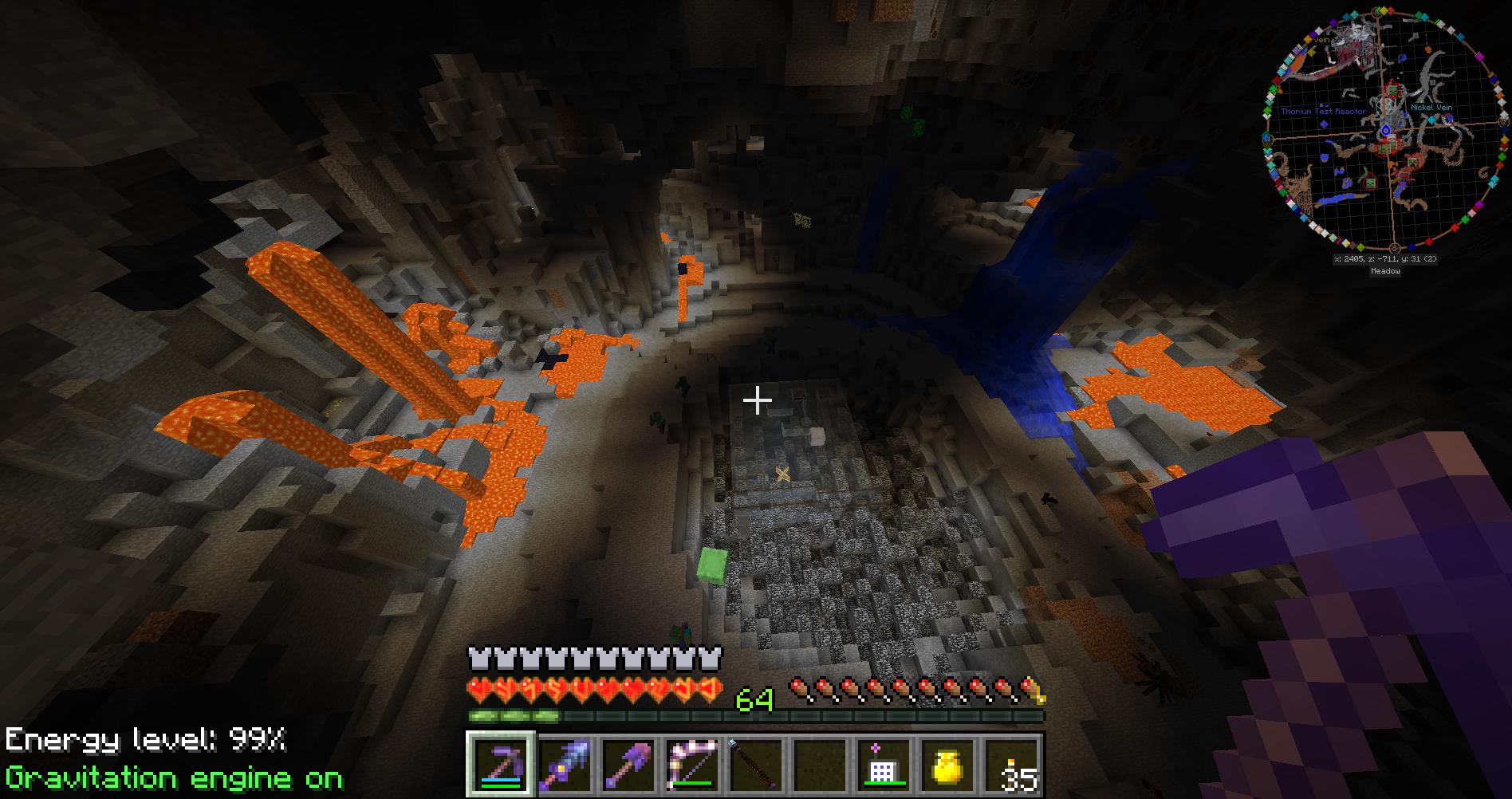Choose the yellow sack item slot
Viewport: 1512px width, 799px height.
click(x=947, y=764)
